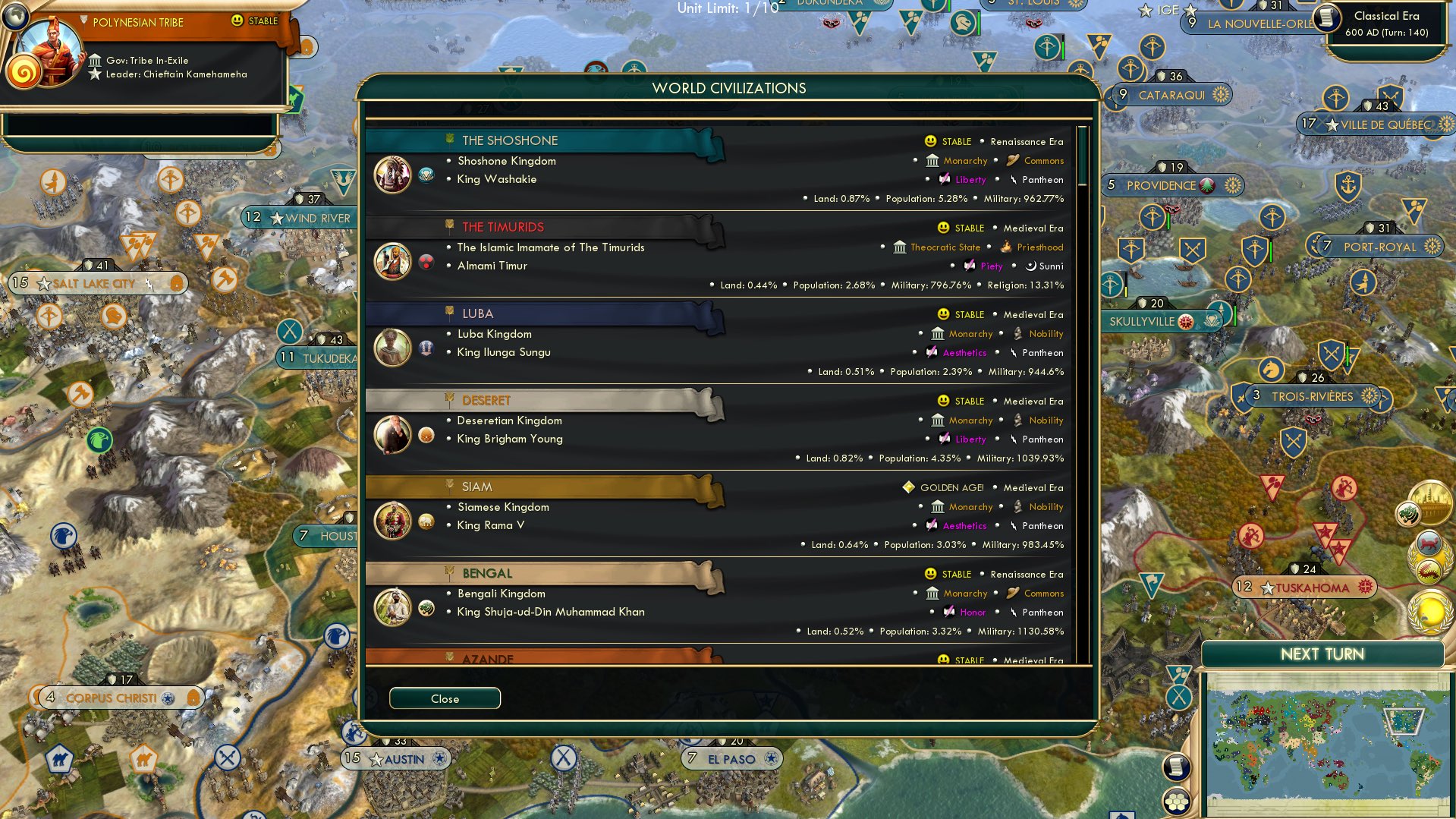Click King Washakie's leader portrait
Viewport: 1456px width, 819px height.
pos(392,174)
